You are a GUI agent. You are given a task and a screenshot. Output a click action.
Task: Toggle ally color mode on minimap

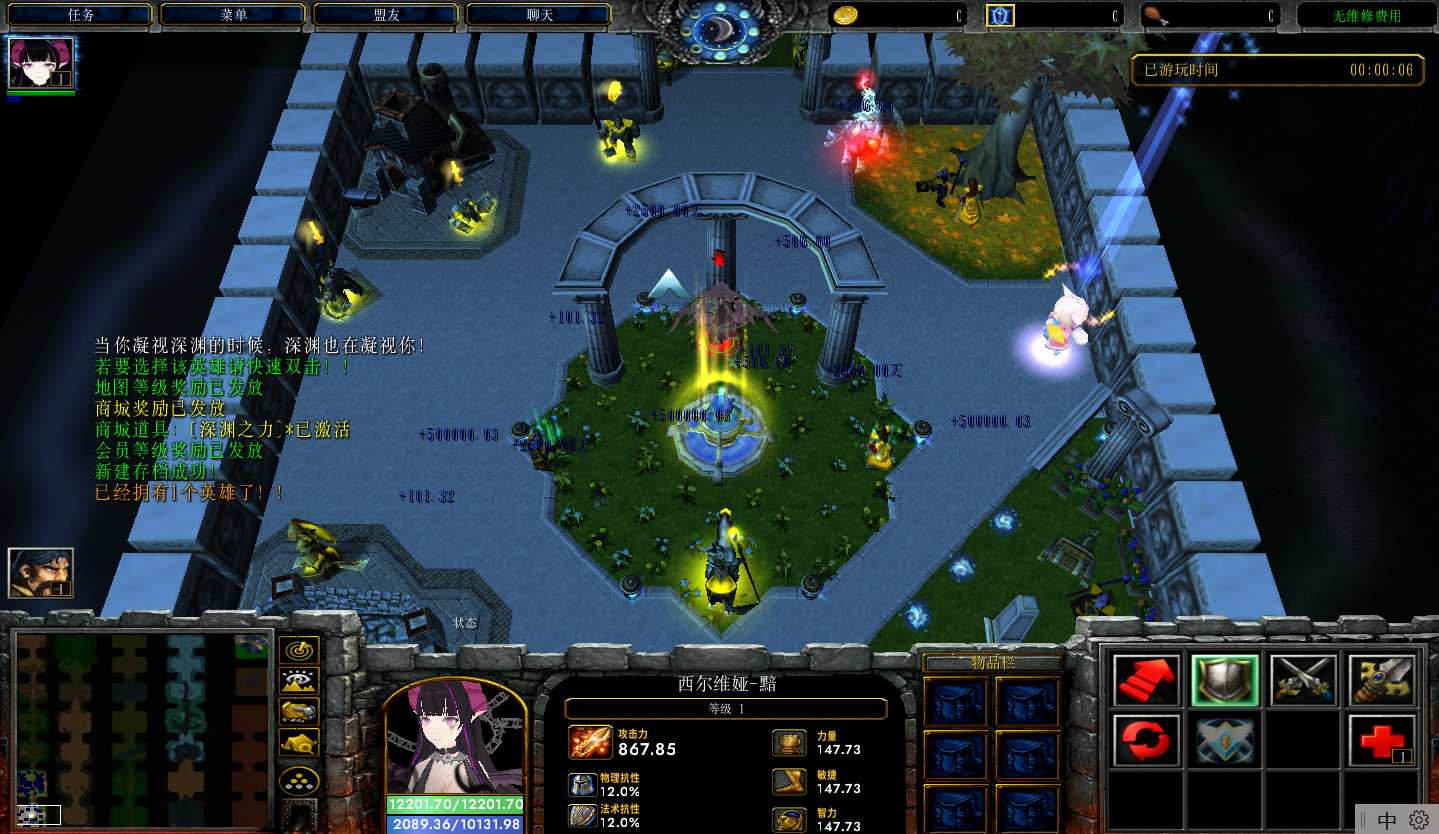pos(299,711)
